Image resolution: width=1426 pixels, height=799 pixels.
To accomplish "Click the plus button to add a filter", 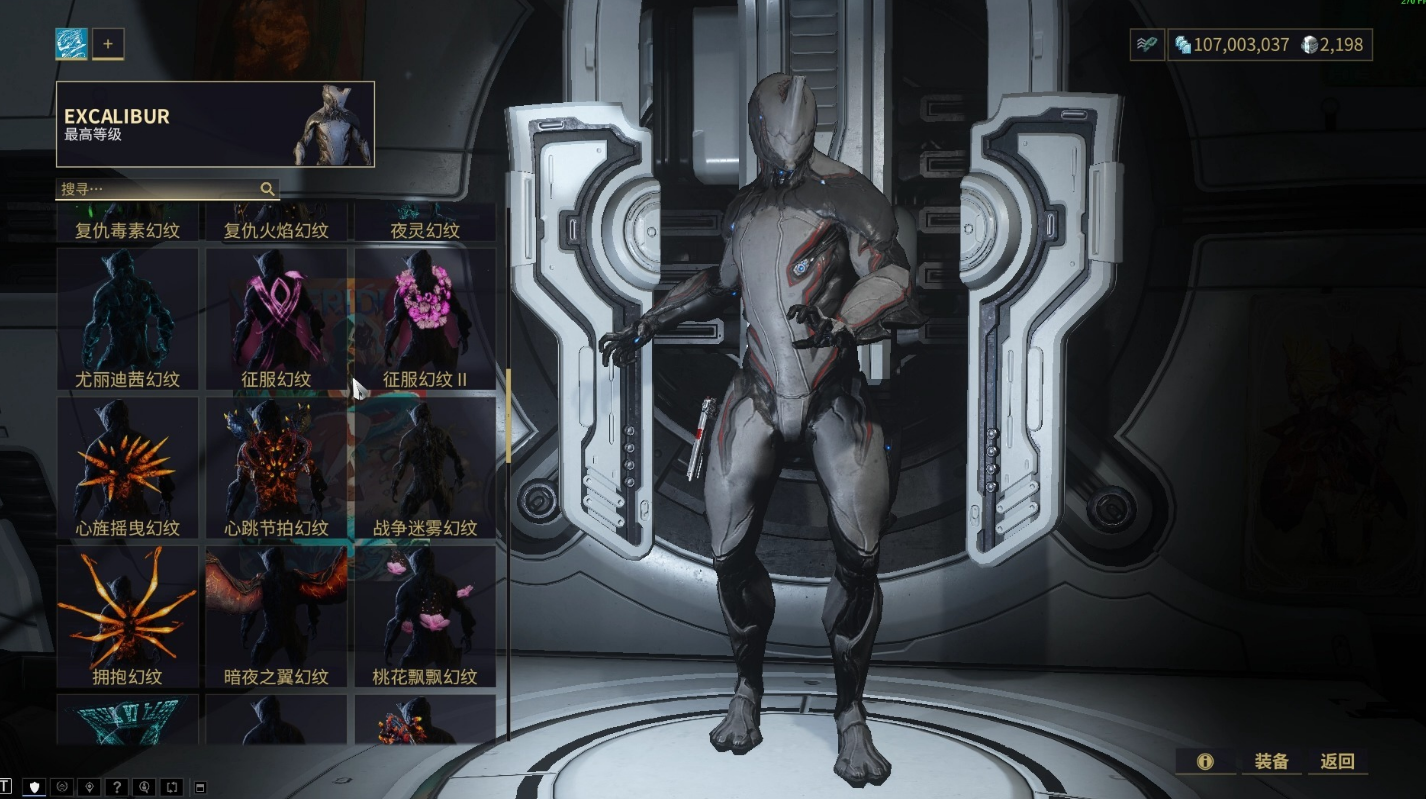I will click(x=108, y=44).
